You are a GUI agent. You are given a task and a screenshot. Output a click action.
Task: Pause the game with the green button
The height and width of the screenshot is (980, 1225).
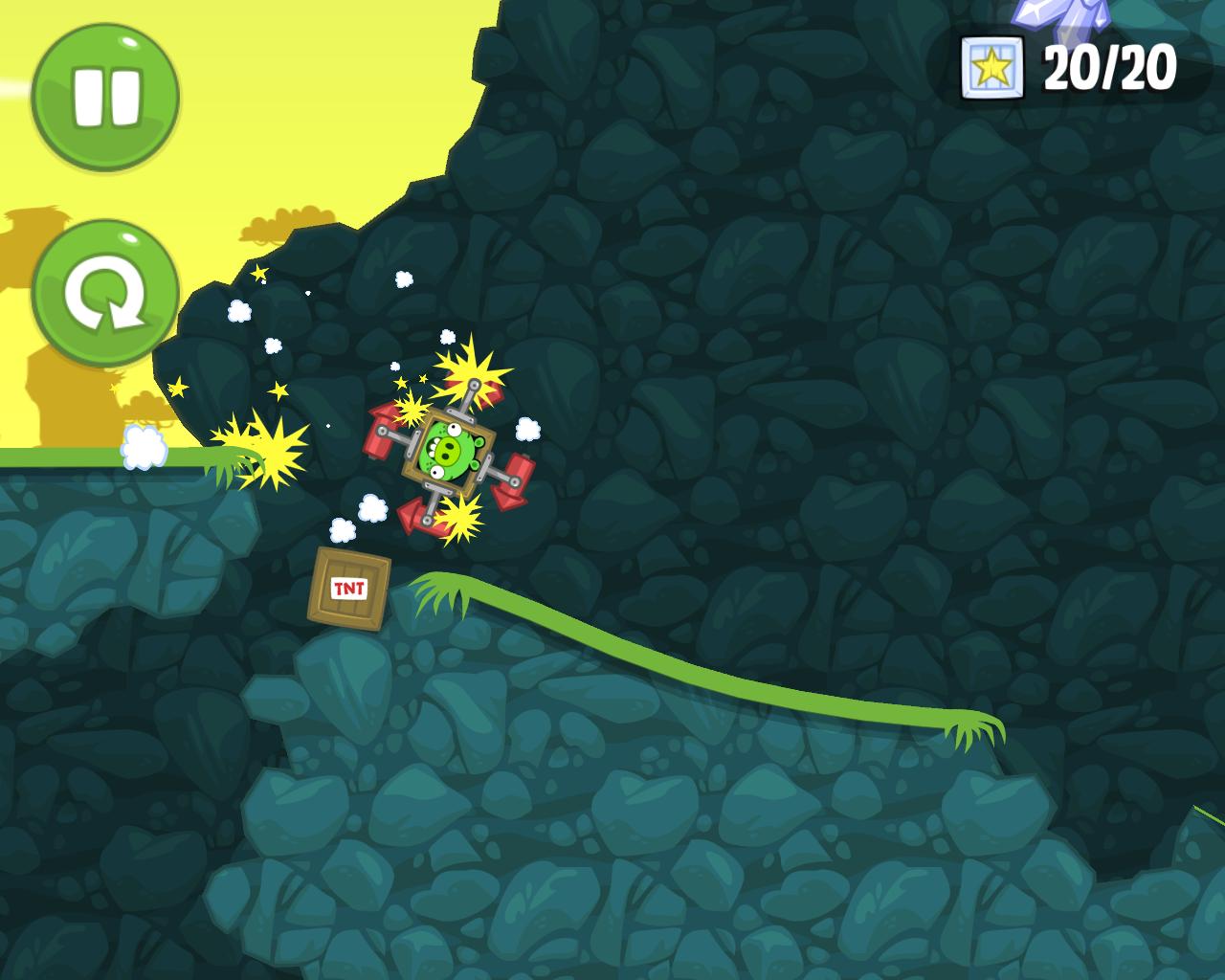point(105,98)
